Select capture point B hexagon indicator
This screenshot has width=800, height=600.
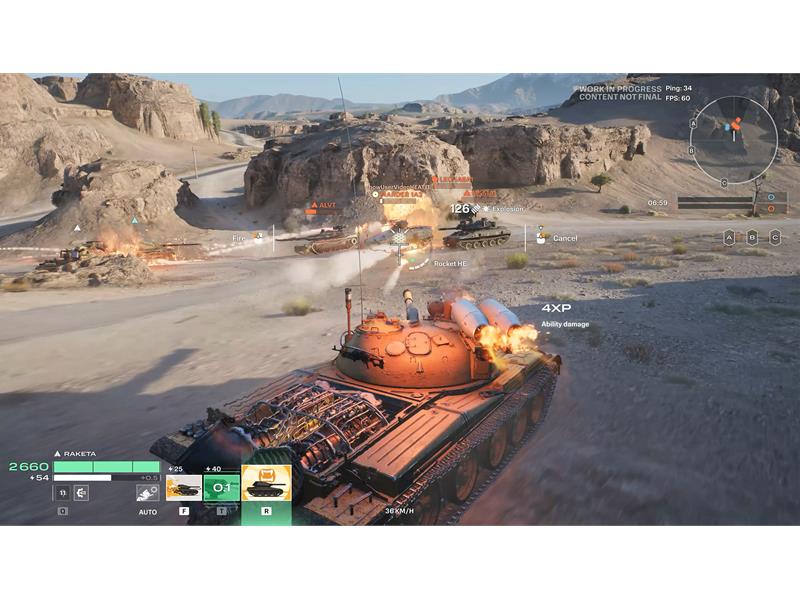pyautogui.click(x=753, y=237)
